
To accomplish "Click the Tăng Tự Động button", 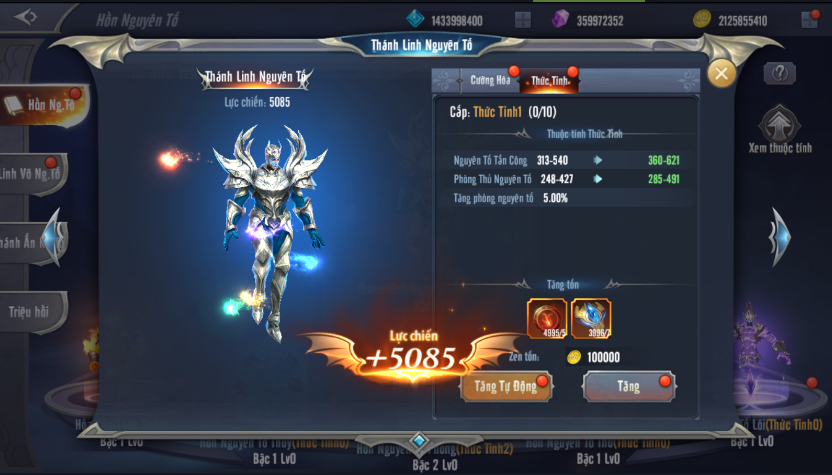I will (x=504, y=387).
